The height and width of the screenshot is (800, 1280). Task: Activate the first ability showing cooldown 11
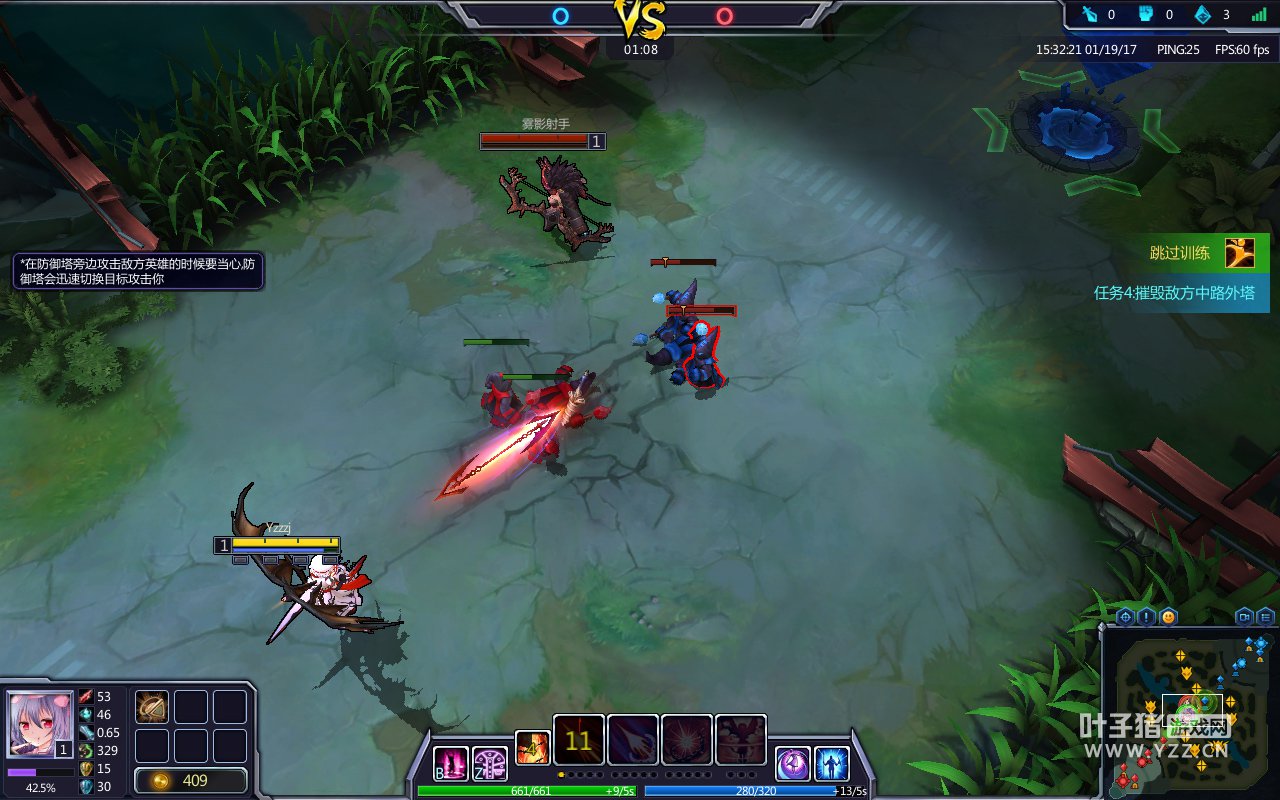pos(579,741)
